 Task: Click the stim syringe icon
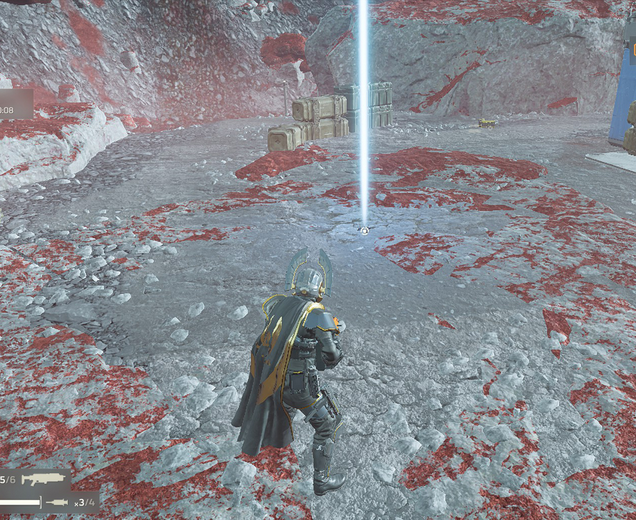click(x=57, y=501)
